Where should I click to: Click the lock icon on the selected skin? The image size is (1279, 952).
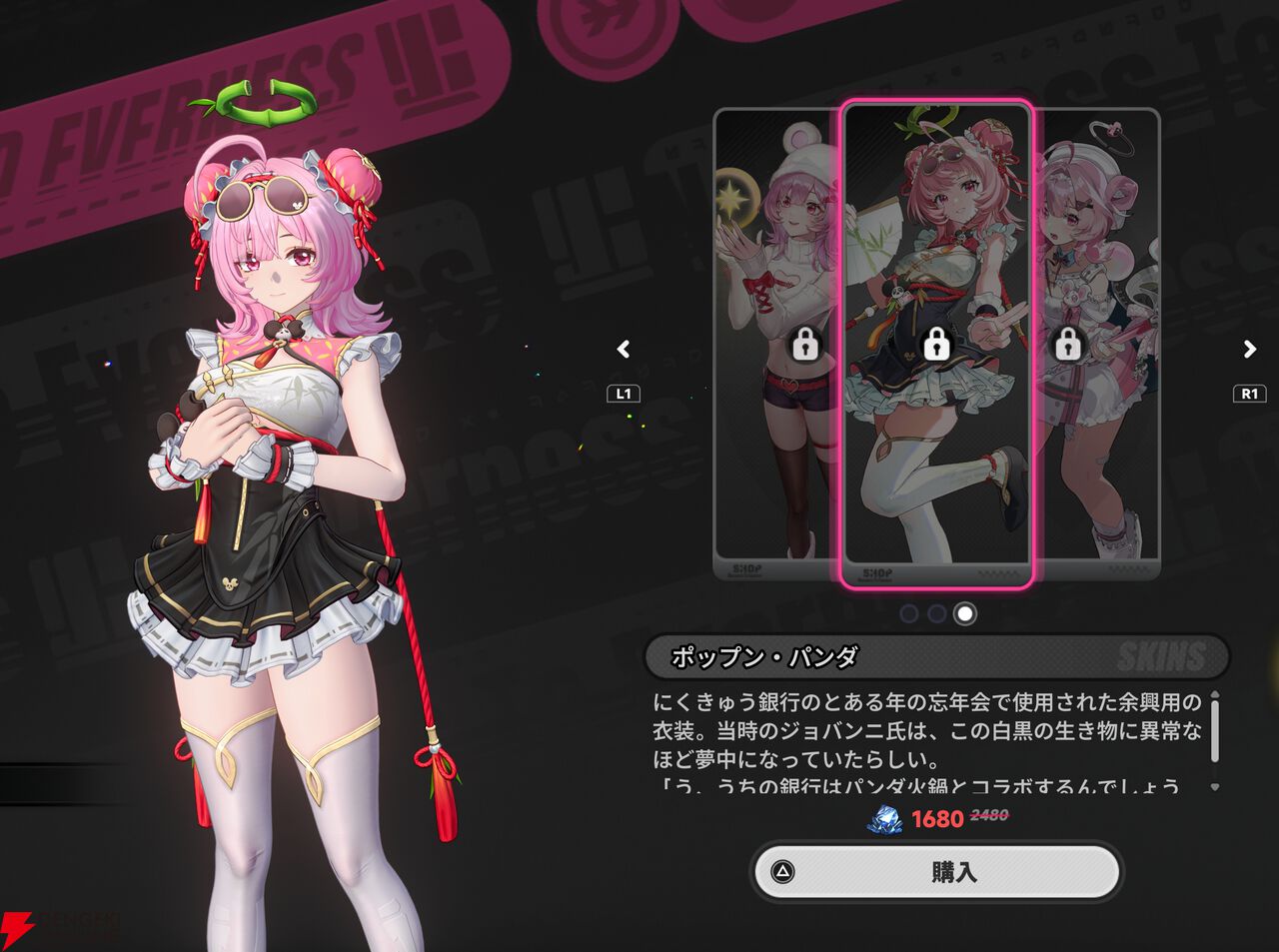point(936,347)
